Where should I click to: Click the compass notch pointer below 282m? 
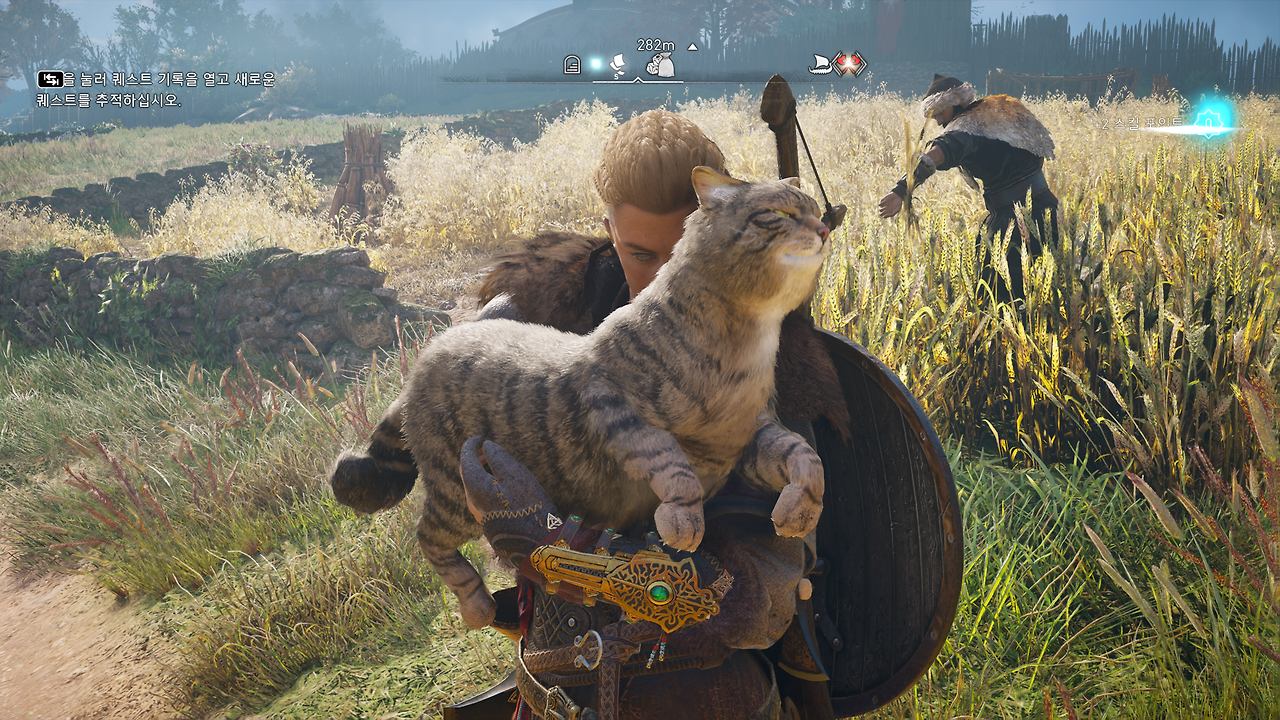pos(637,80)
